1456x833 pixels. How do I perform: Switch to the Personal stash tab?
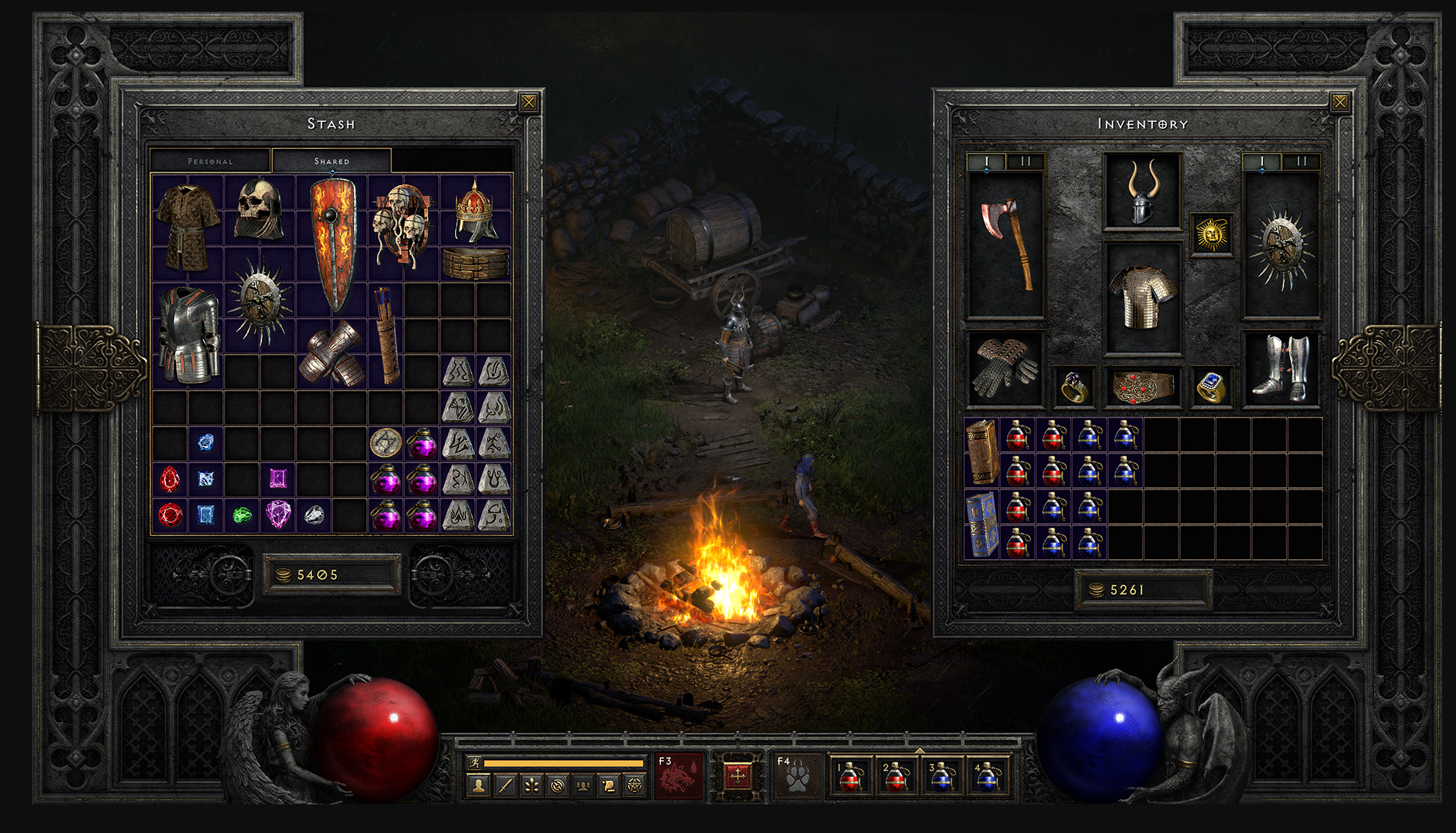pos(211,161)
